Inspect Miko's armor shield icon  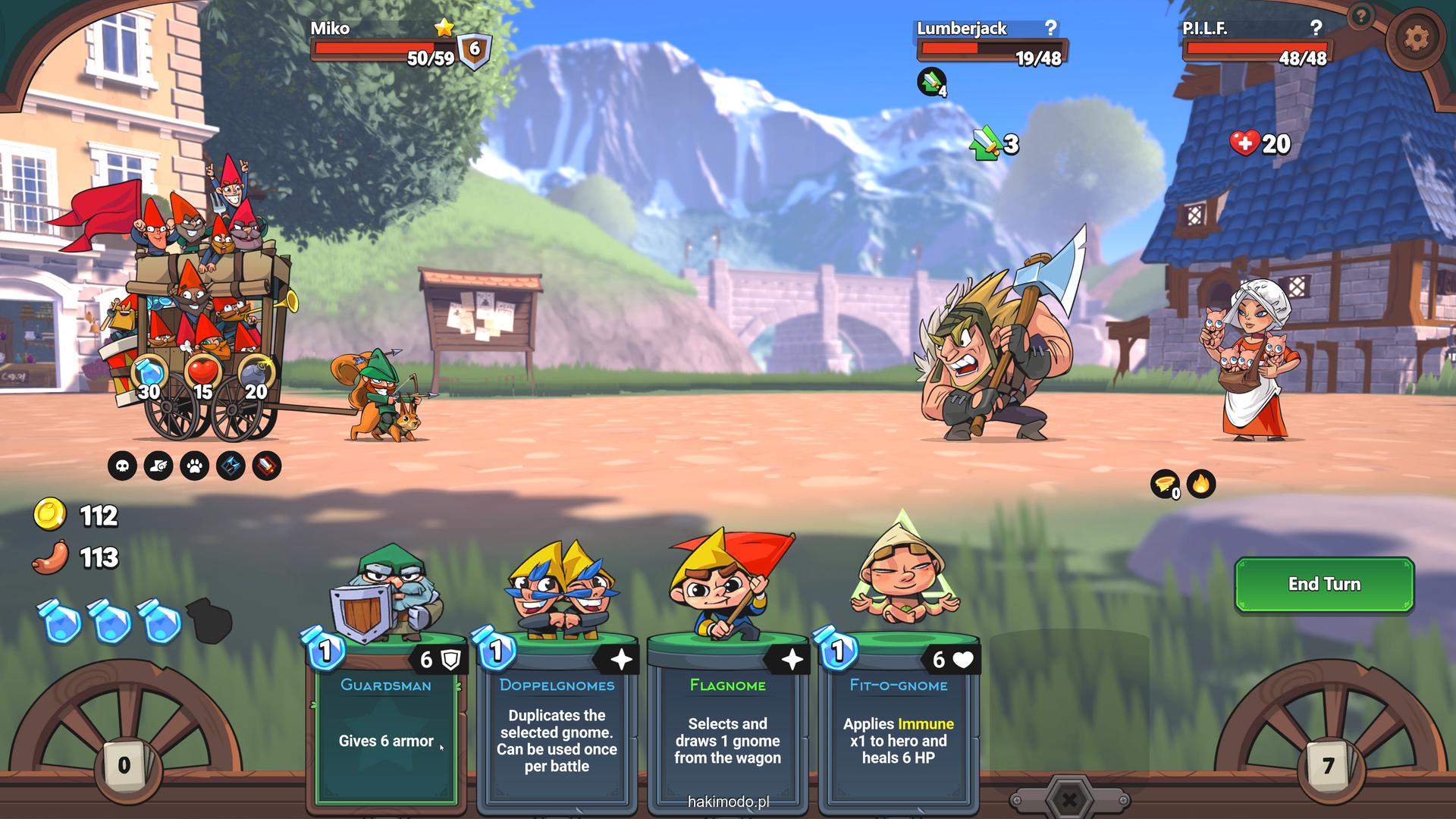tap(475, 50)
